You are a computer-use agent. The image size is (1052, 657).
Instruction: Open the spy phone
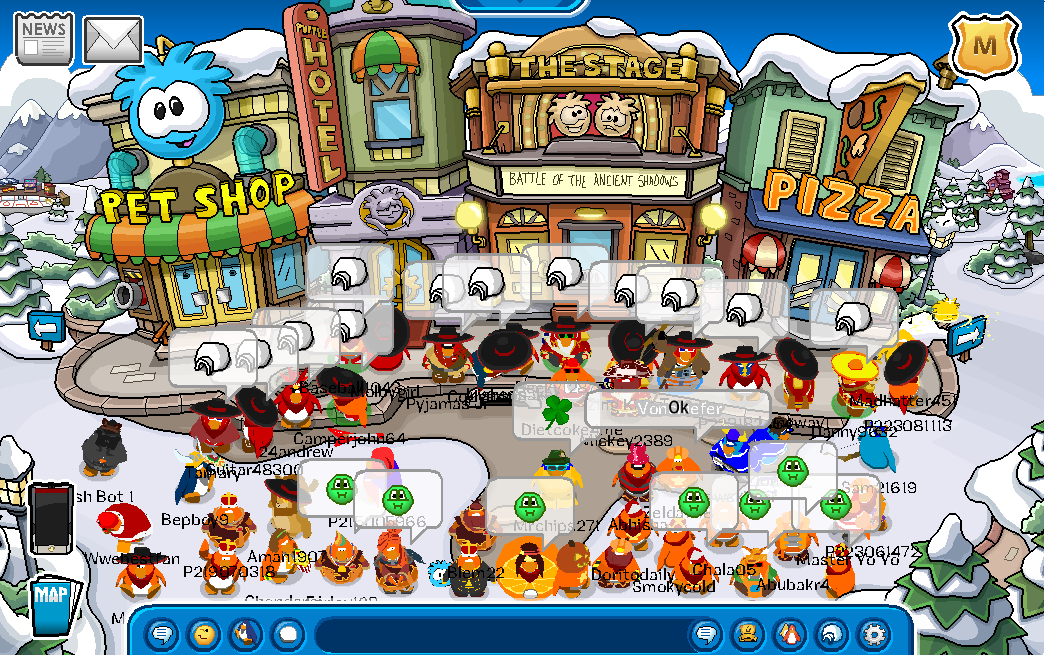(49, 518)
